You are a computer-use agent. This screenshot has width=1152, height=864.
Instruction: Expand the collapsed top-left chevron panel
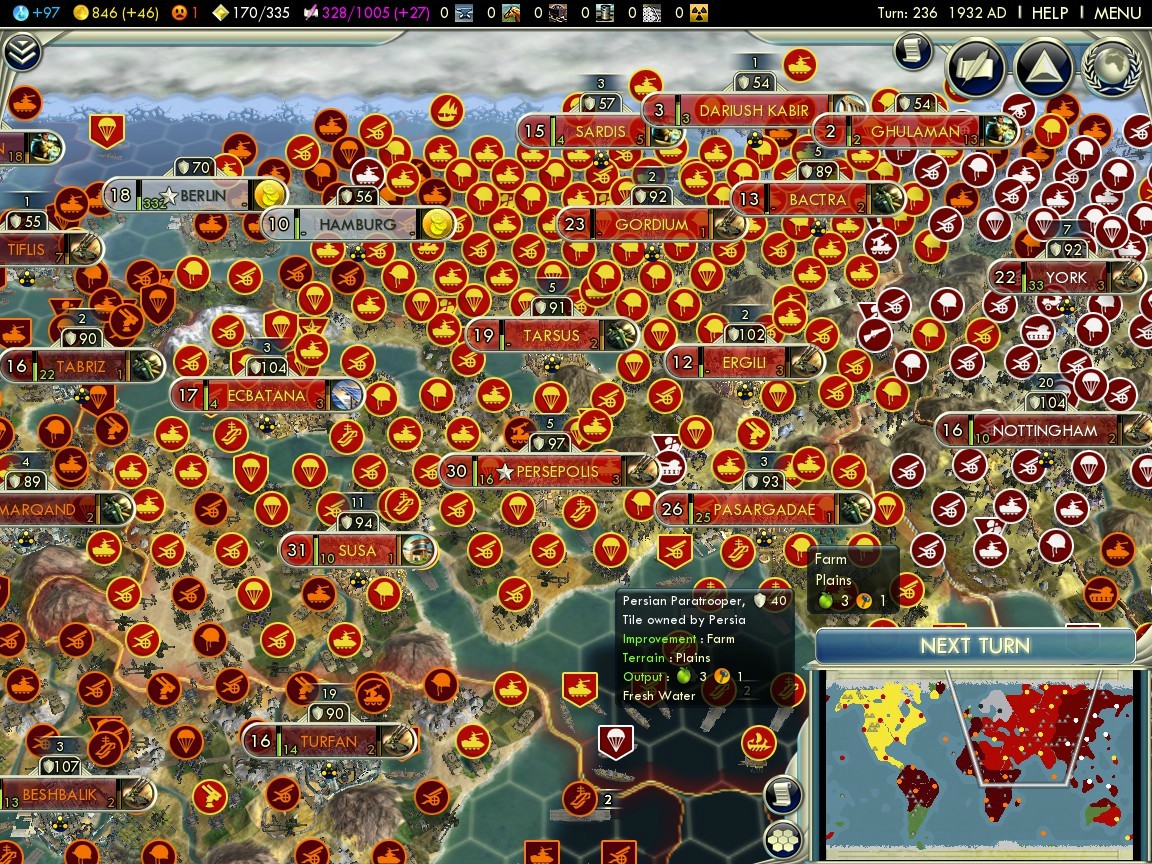21,52
